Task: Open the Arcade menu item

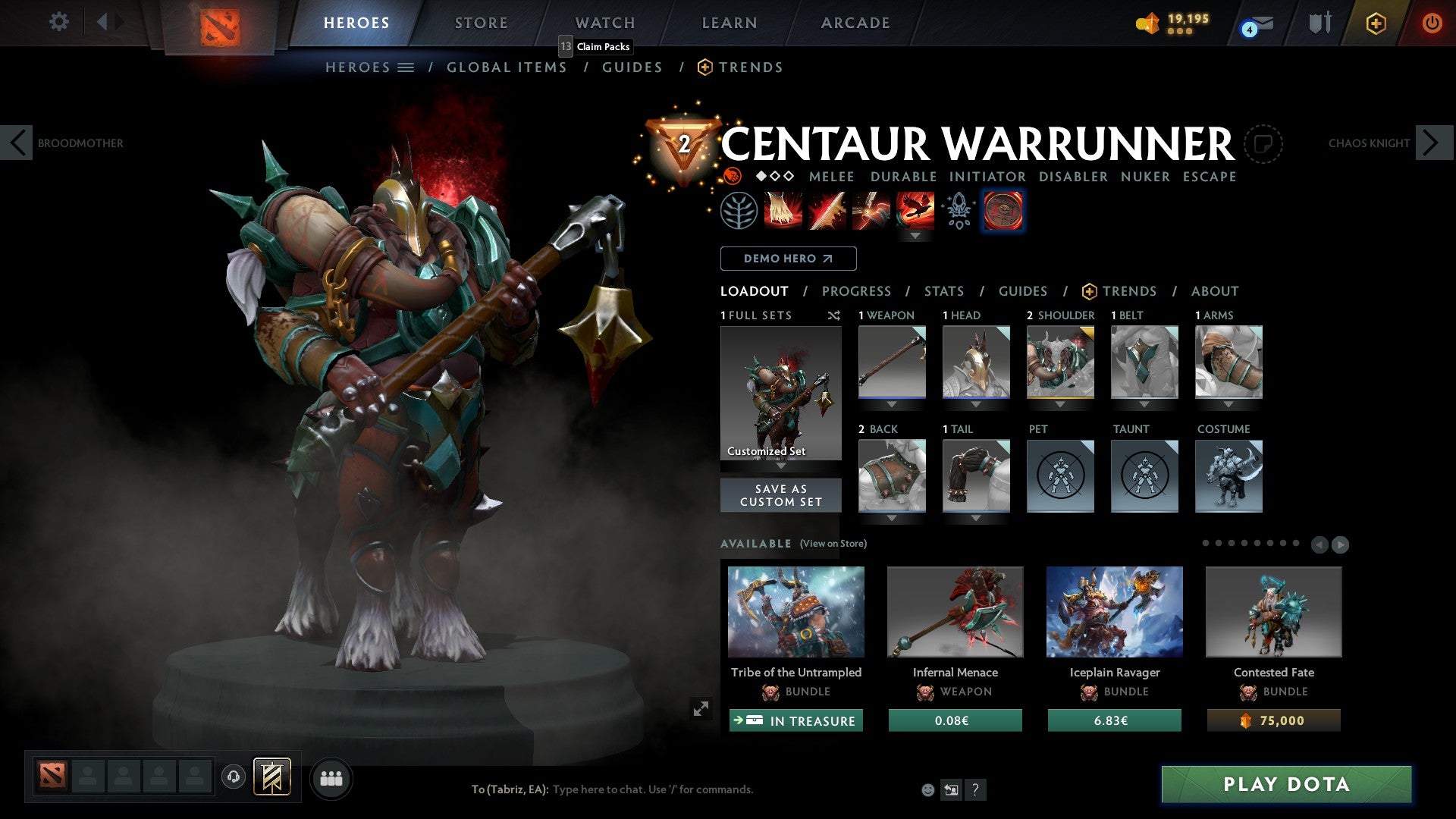Action: pos(855,23)
